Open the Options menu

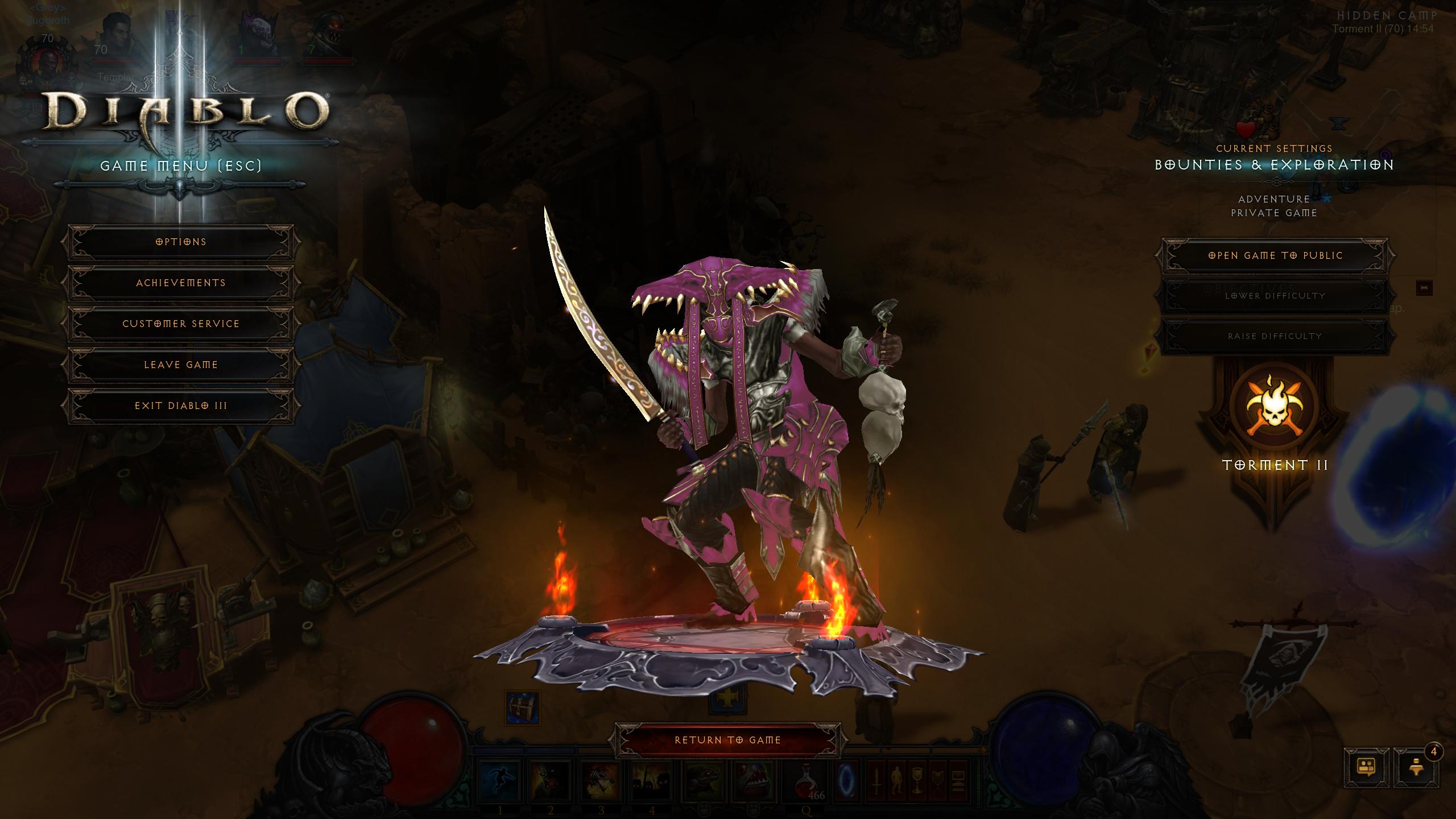coord(181,242)
